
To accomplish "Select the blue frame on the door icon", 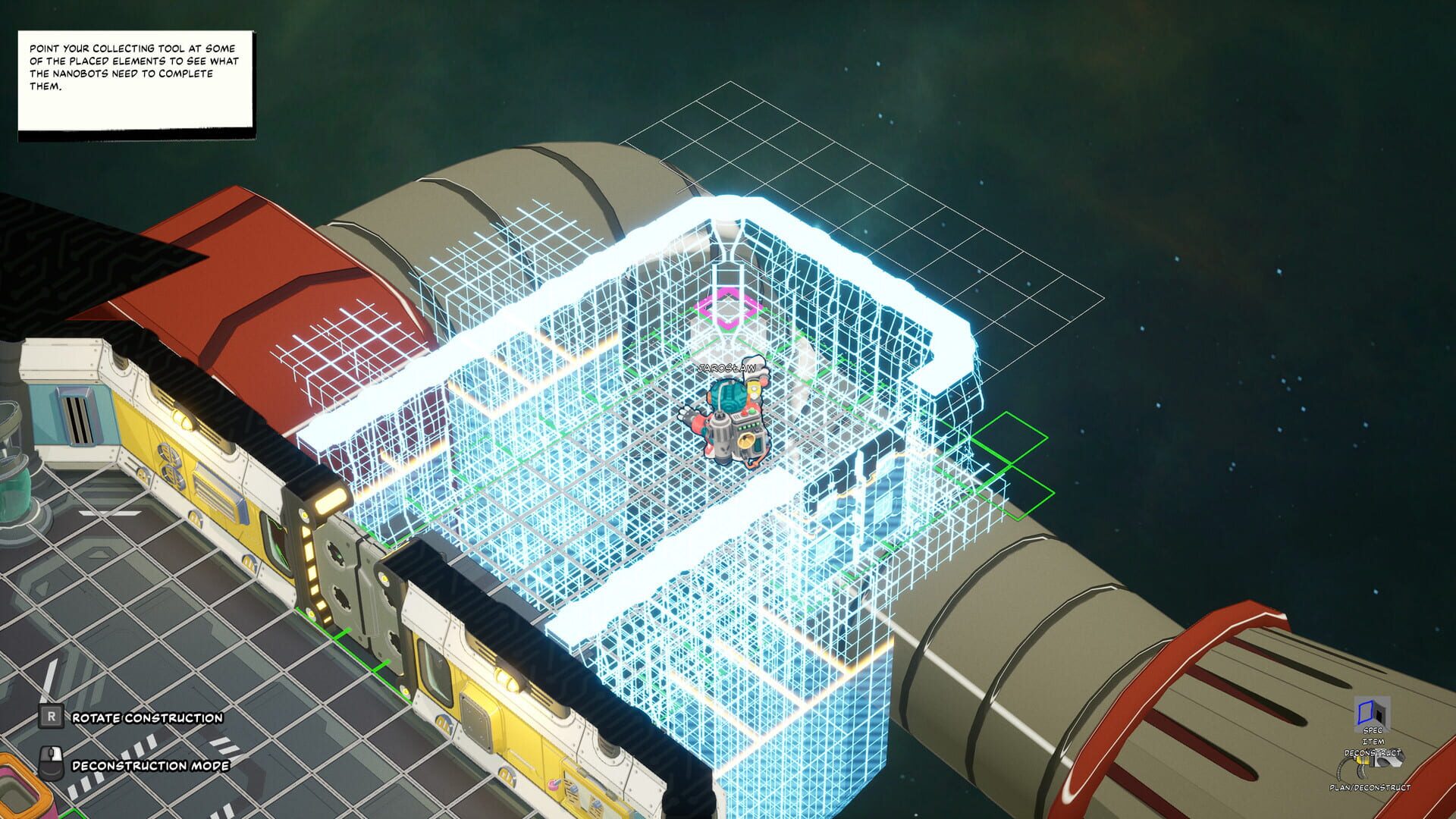I will point(1364,711).
